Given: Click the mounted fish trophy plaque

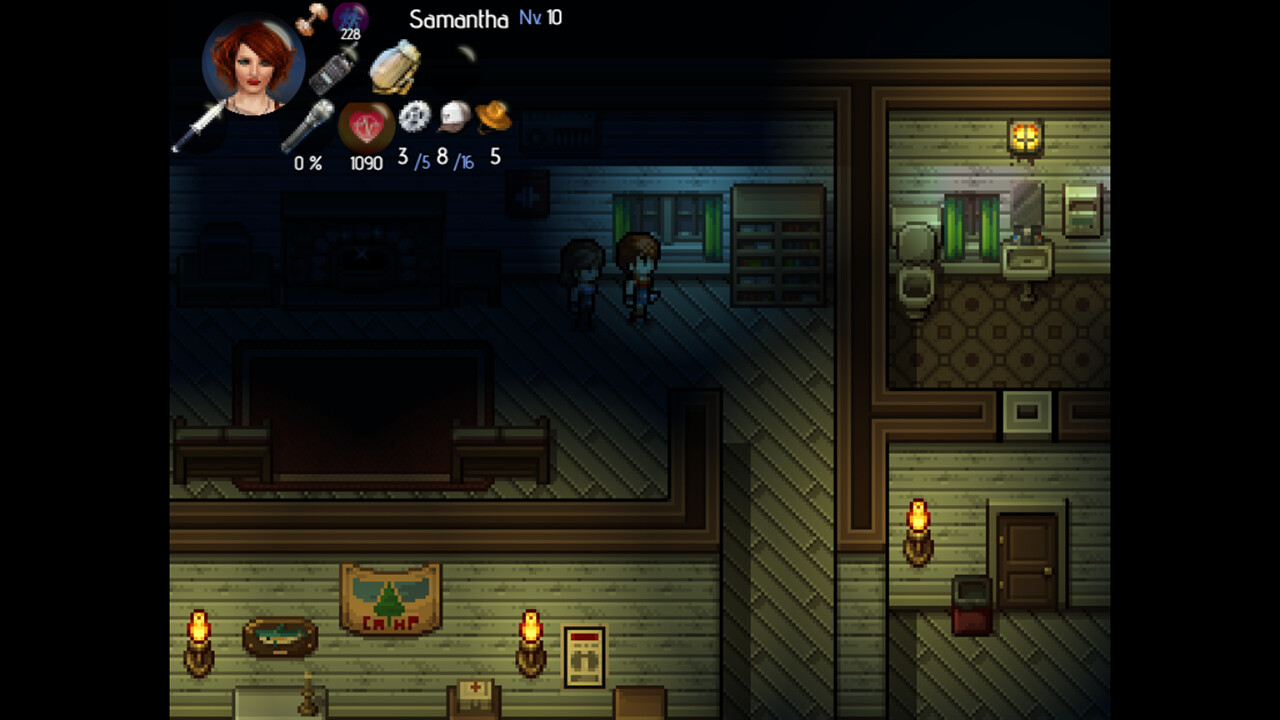Looking at the screenshot, I should coord(277,635).
